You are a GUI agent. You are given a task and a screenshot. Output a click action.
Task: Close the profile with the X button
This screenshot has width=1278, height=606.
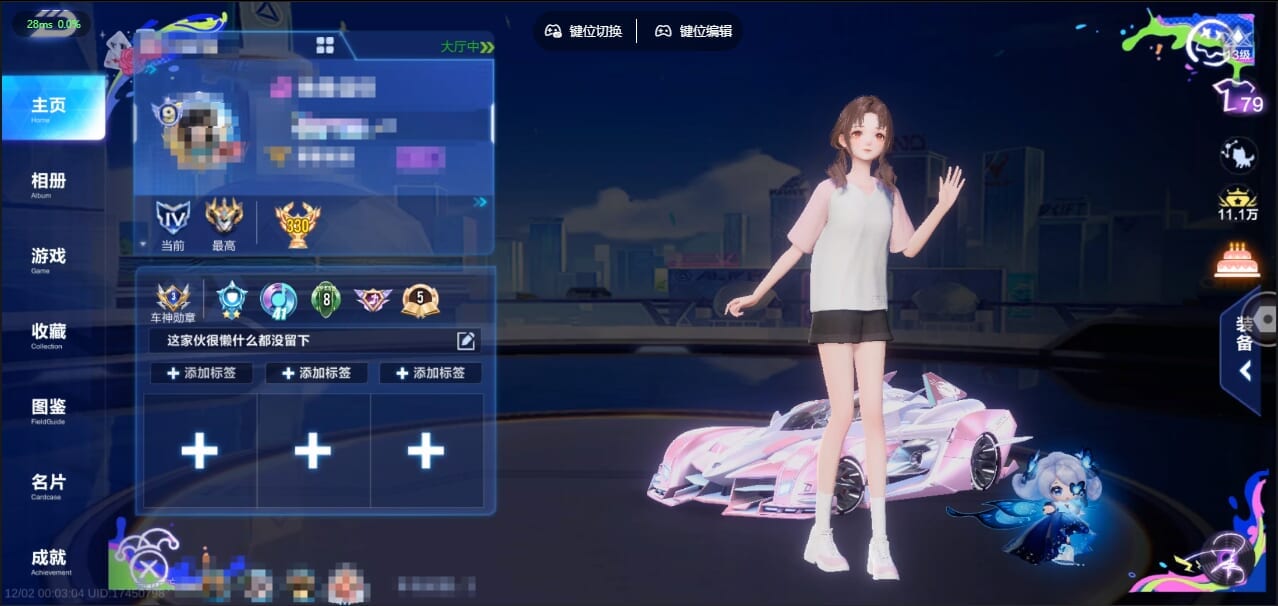pos(149,570)
